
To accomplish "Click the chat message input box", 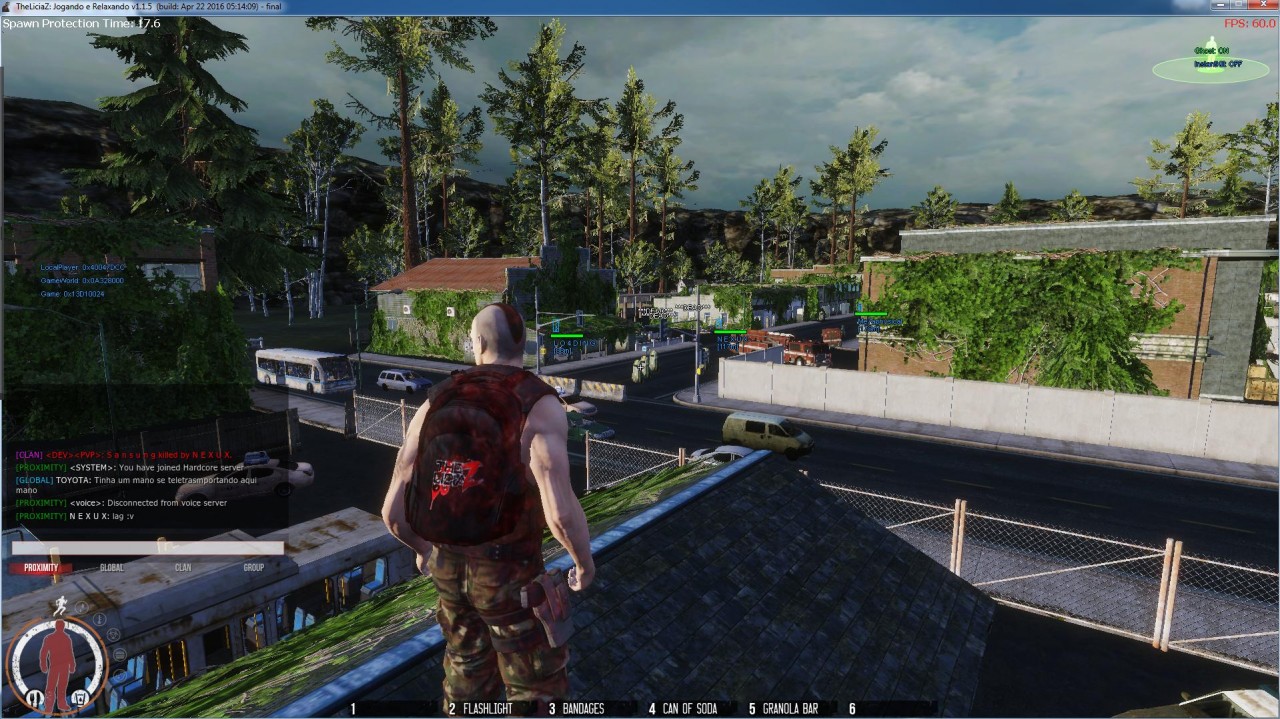I will (x=148, y=548).
